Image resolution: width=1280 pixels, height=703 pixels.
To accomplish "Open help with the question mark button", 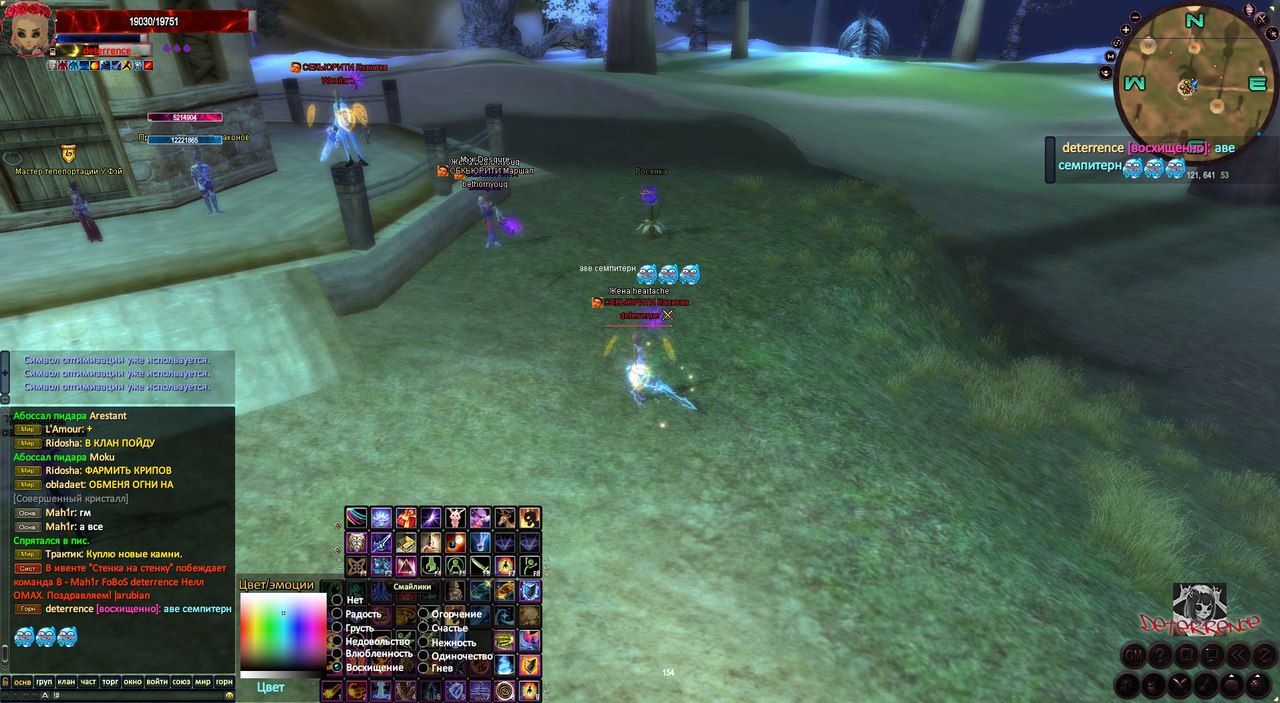I will point(1159,655).
